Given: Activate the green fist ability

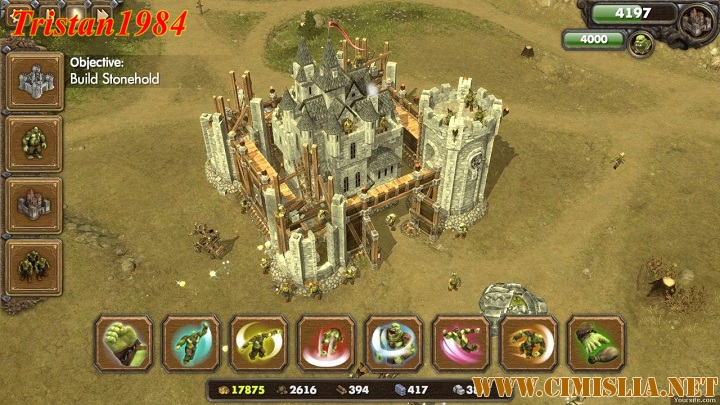Looking at the screenshot, I should [x=124, y=343].
